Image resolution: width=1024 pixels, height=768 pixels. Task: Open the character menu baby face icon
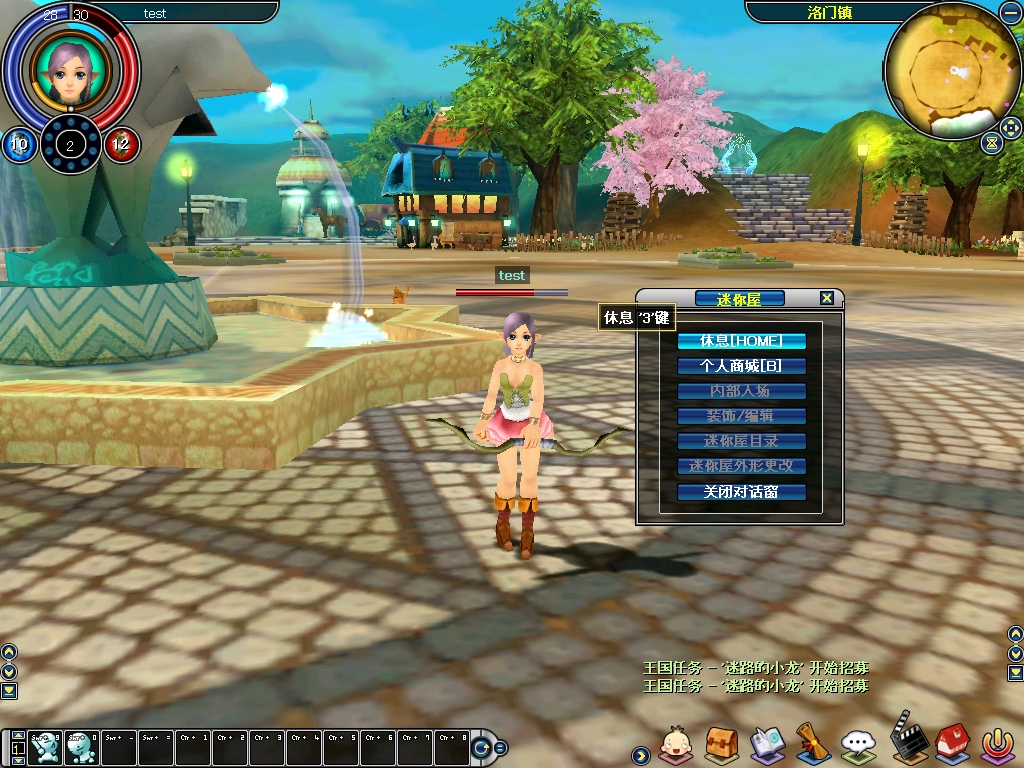[676, 745]
